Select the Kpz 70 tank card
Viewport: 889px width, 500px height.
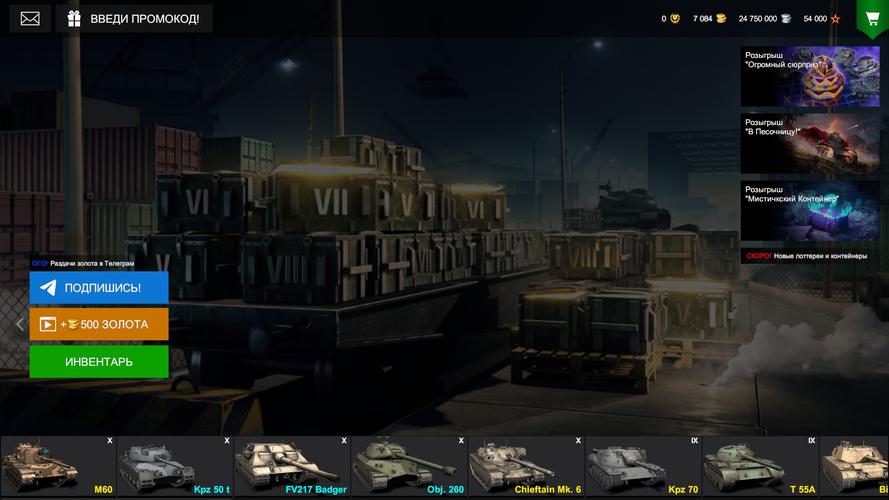tap(643, 466)
